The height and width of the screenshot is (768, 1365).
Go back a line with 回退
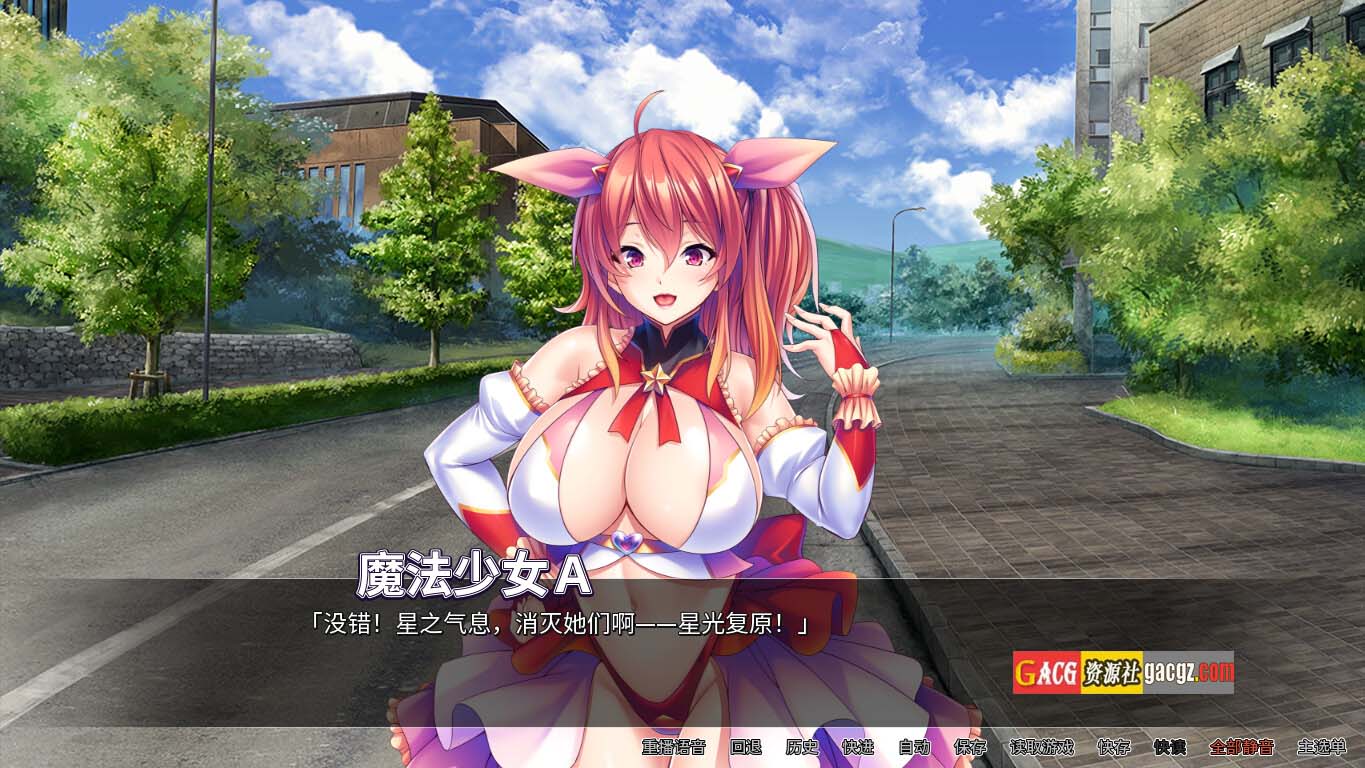746,747
